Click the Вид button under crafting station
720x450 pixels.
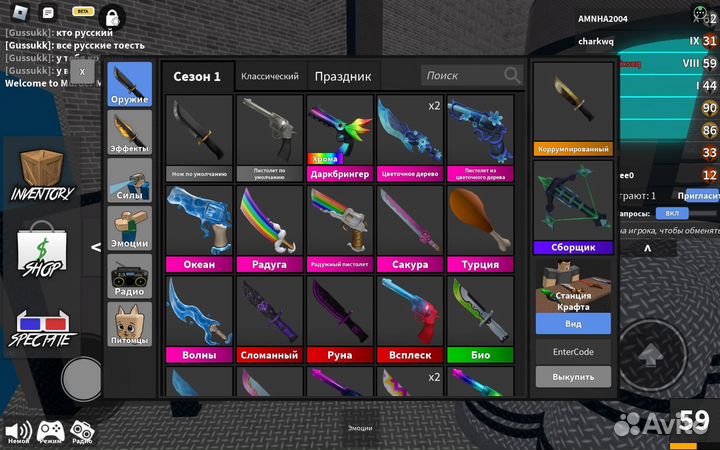click(573, 324)
